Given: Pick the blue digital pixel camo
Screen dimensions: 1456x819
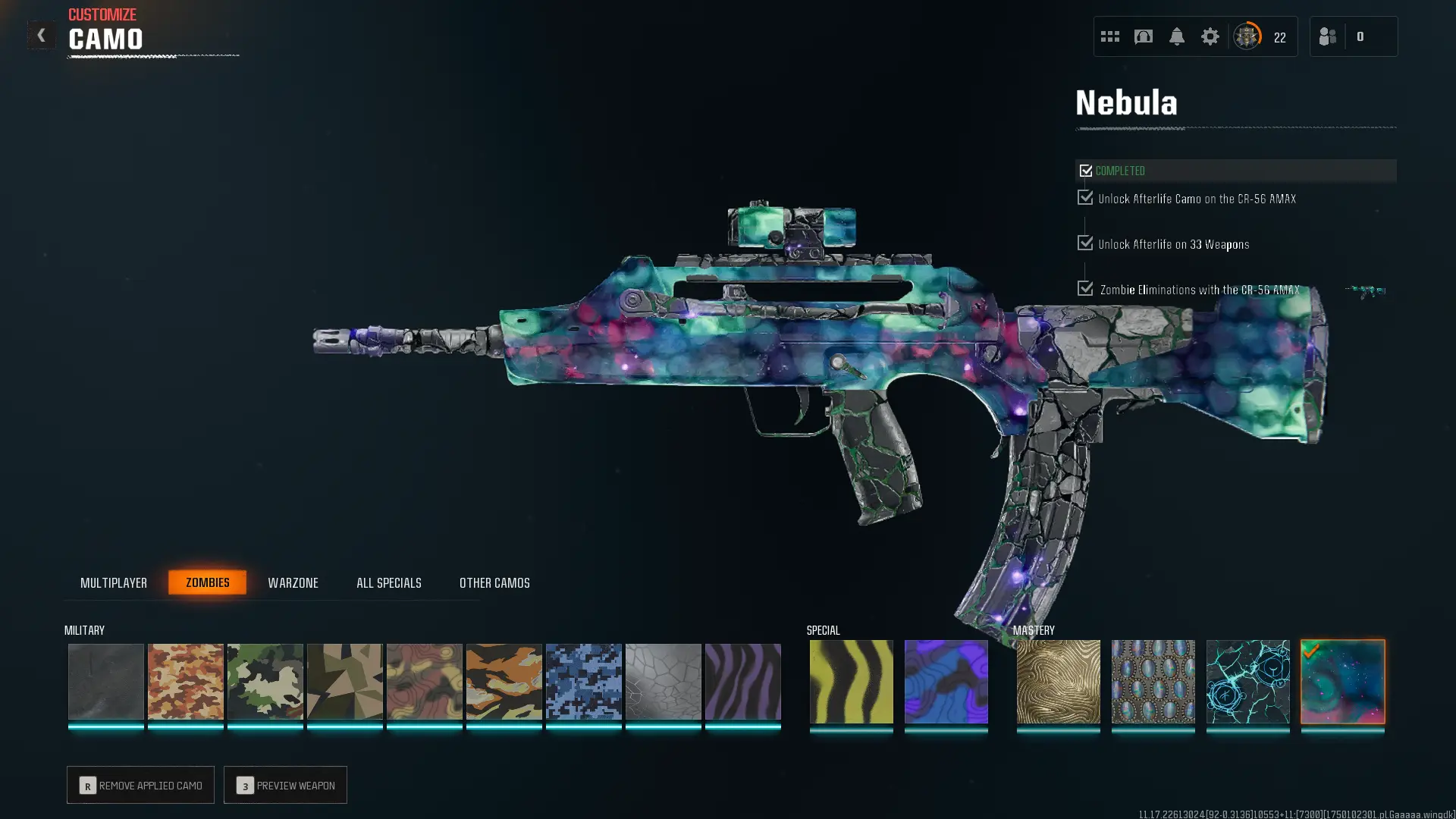Looking at the screenshot, I should click(x=583, y=681).
